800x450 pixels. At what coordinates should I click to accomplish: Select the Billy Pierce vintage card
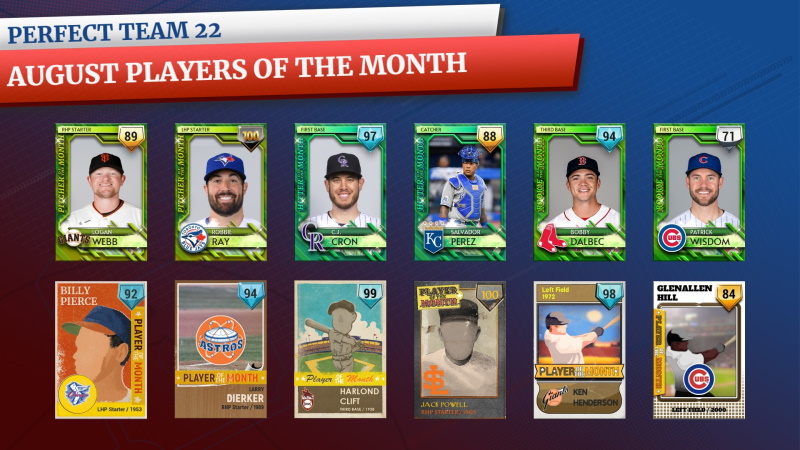coord(100,349)
